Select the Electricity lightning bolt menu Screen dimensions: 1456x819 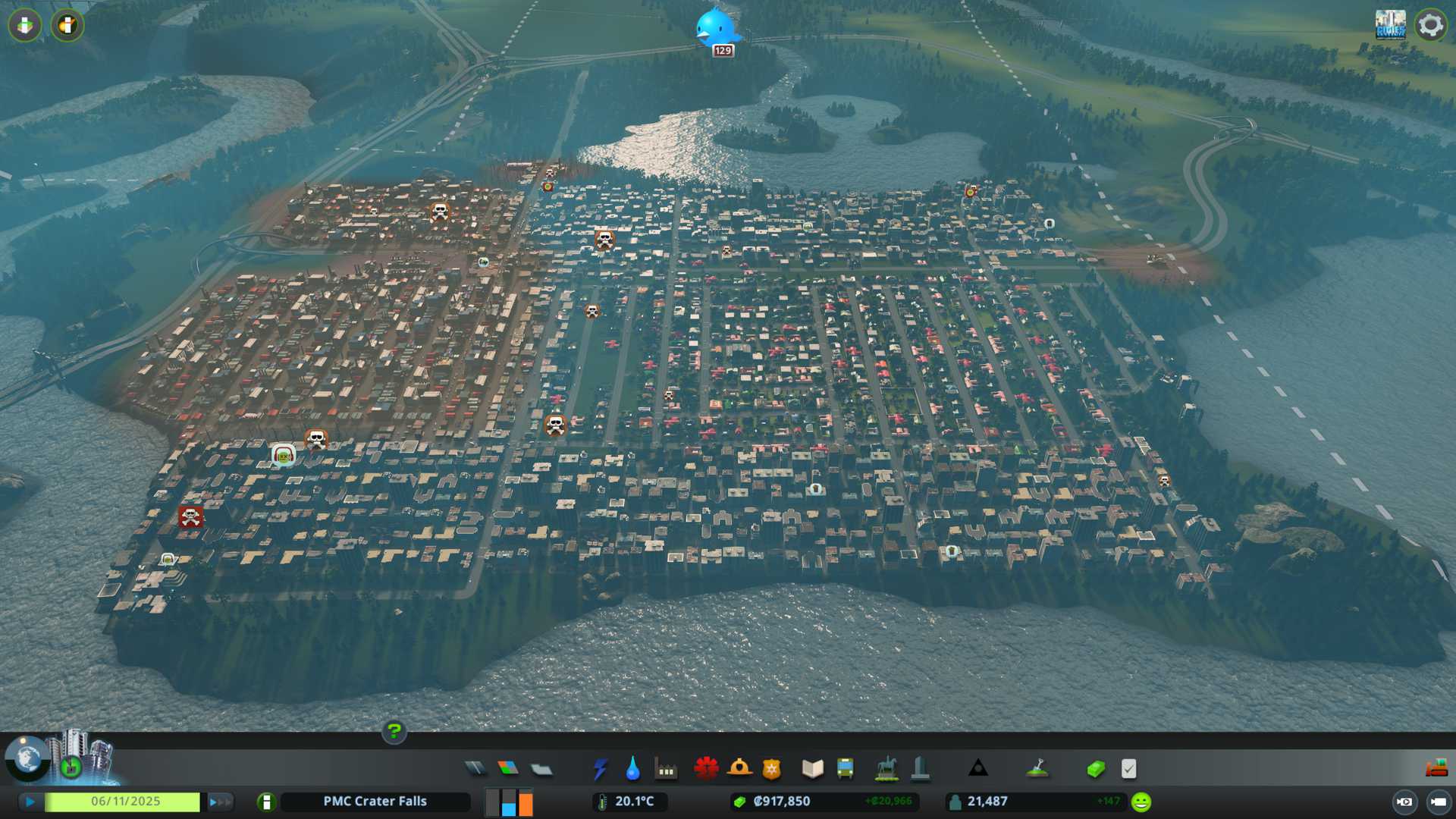(600, 769)
